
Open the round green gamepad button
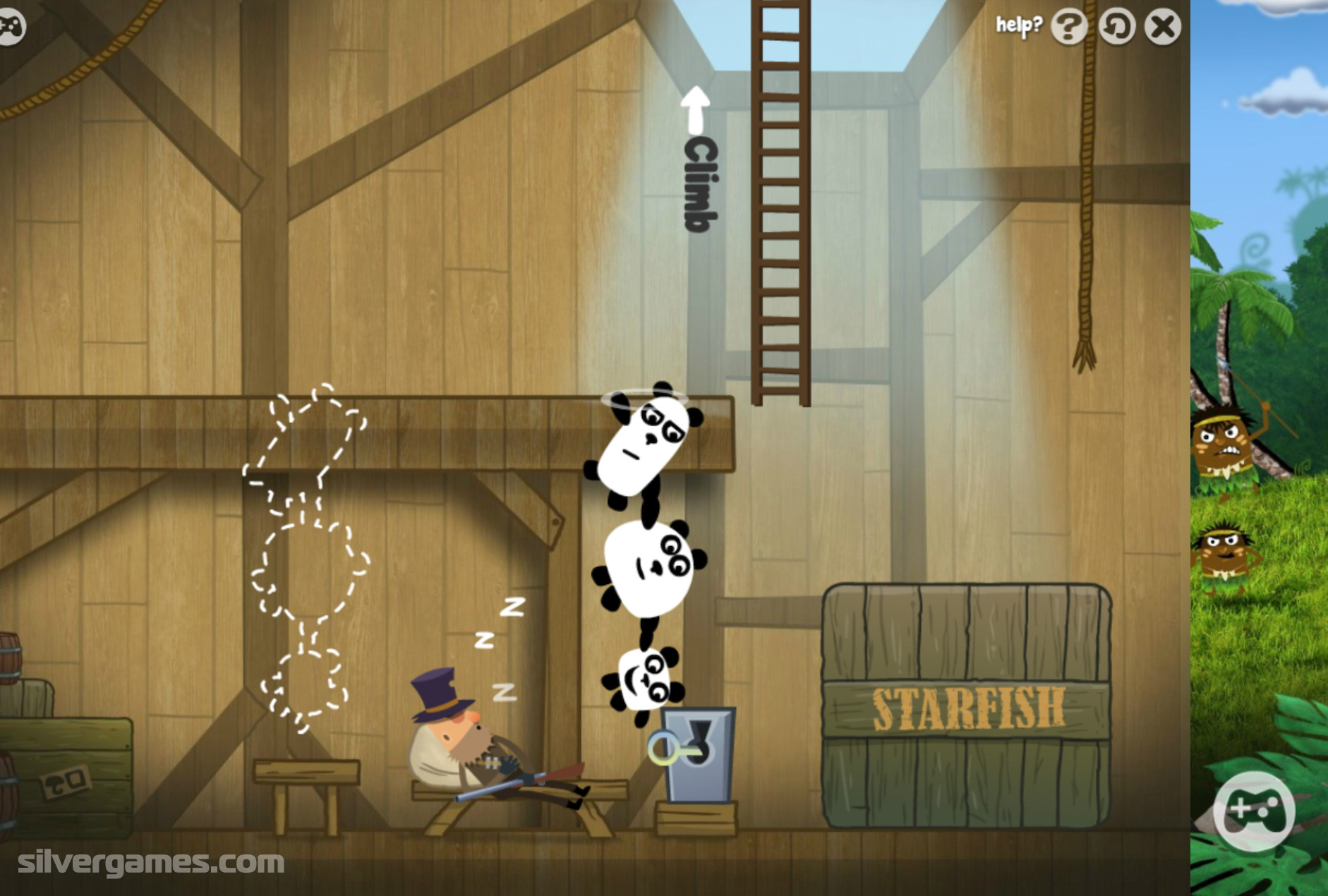[x=1253, y=810]
